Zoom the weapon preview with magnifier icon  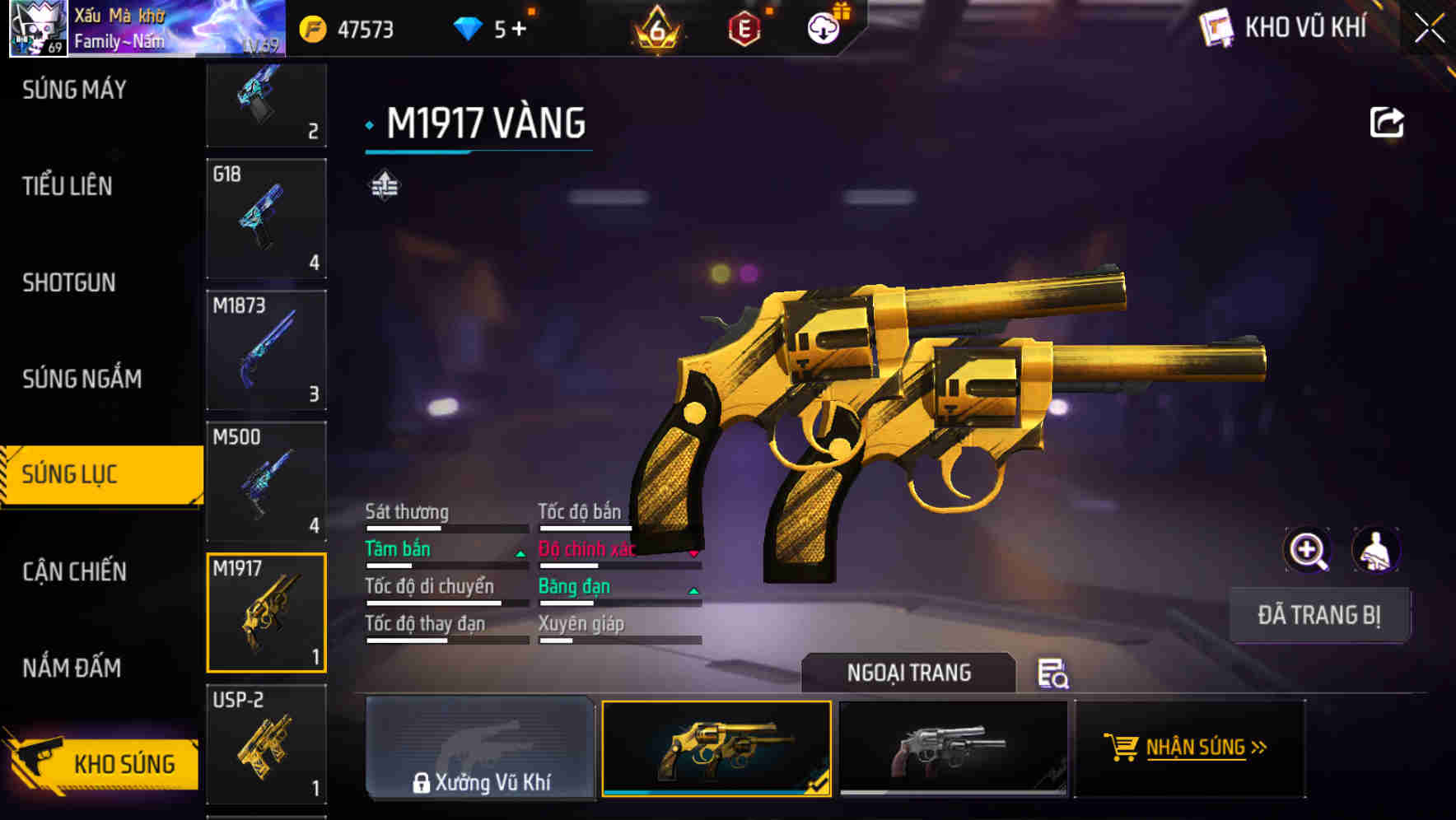click(x=1308, y=549)
